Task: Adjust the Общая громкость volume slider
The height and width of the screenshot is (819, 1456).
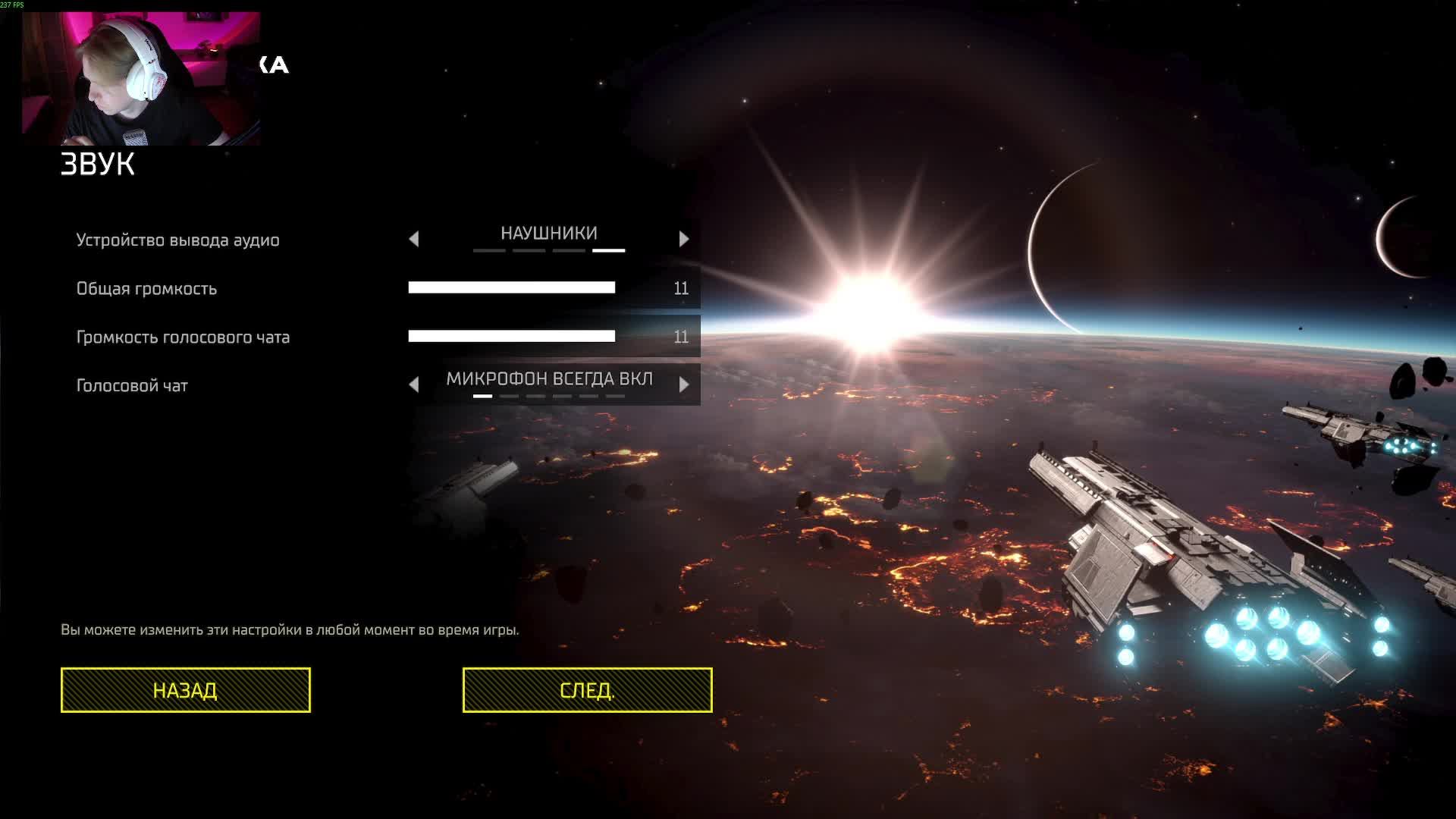Action: [x=512, y=288]
